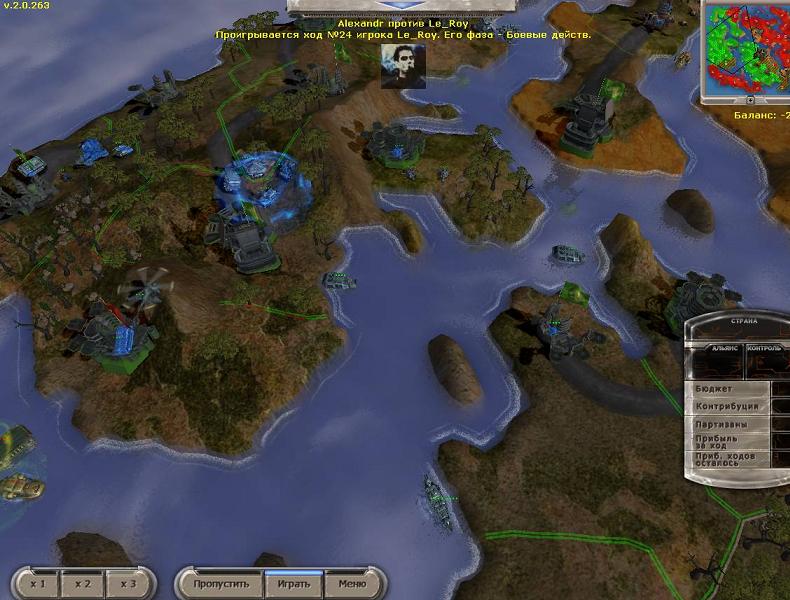
Task: Click the player portrait at top
Action: pyautogui.click(x=403, y=65)
